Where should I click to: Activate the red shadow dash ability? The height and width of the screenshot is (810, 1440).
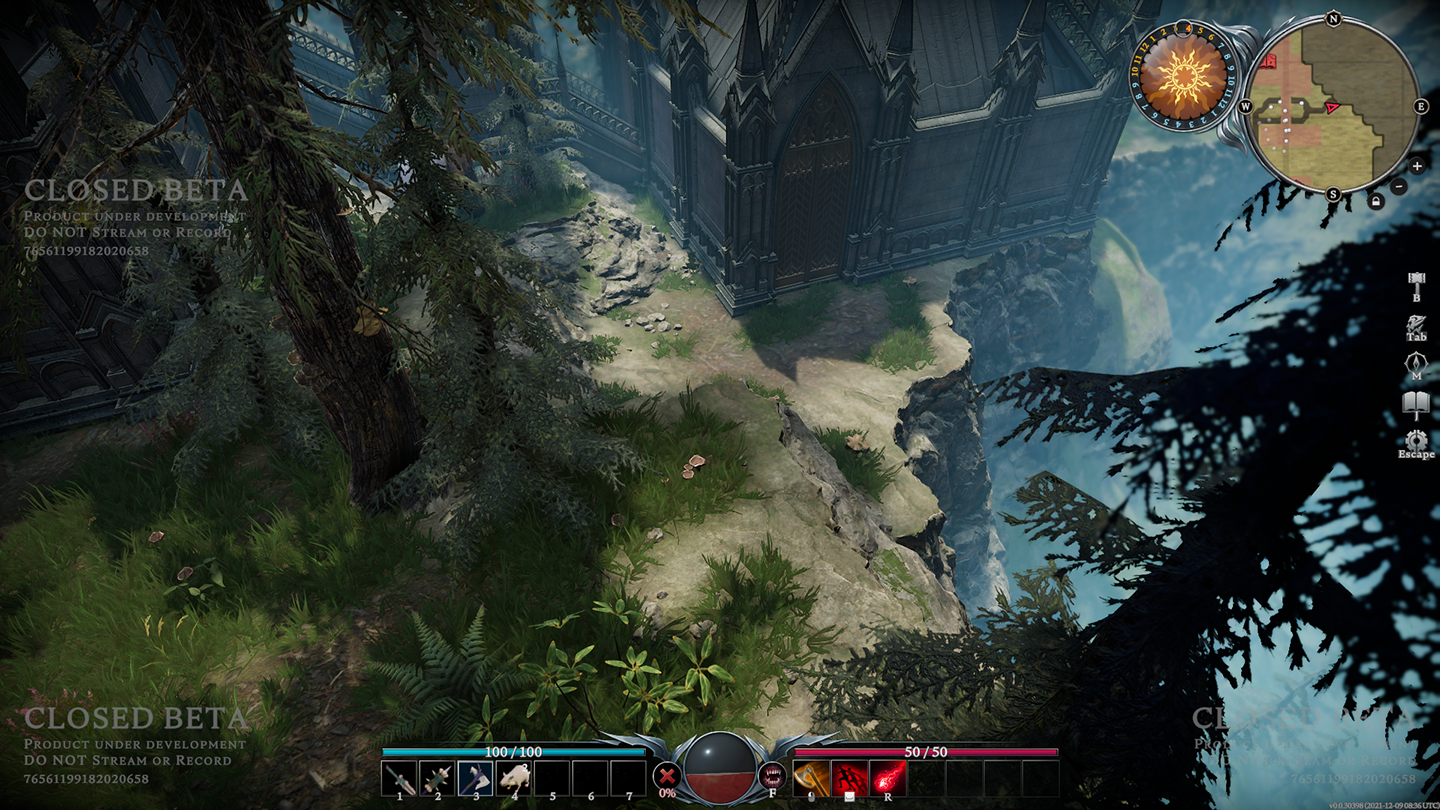point(849,777)
